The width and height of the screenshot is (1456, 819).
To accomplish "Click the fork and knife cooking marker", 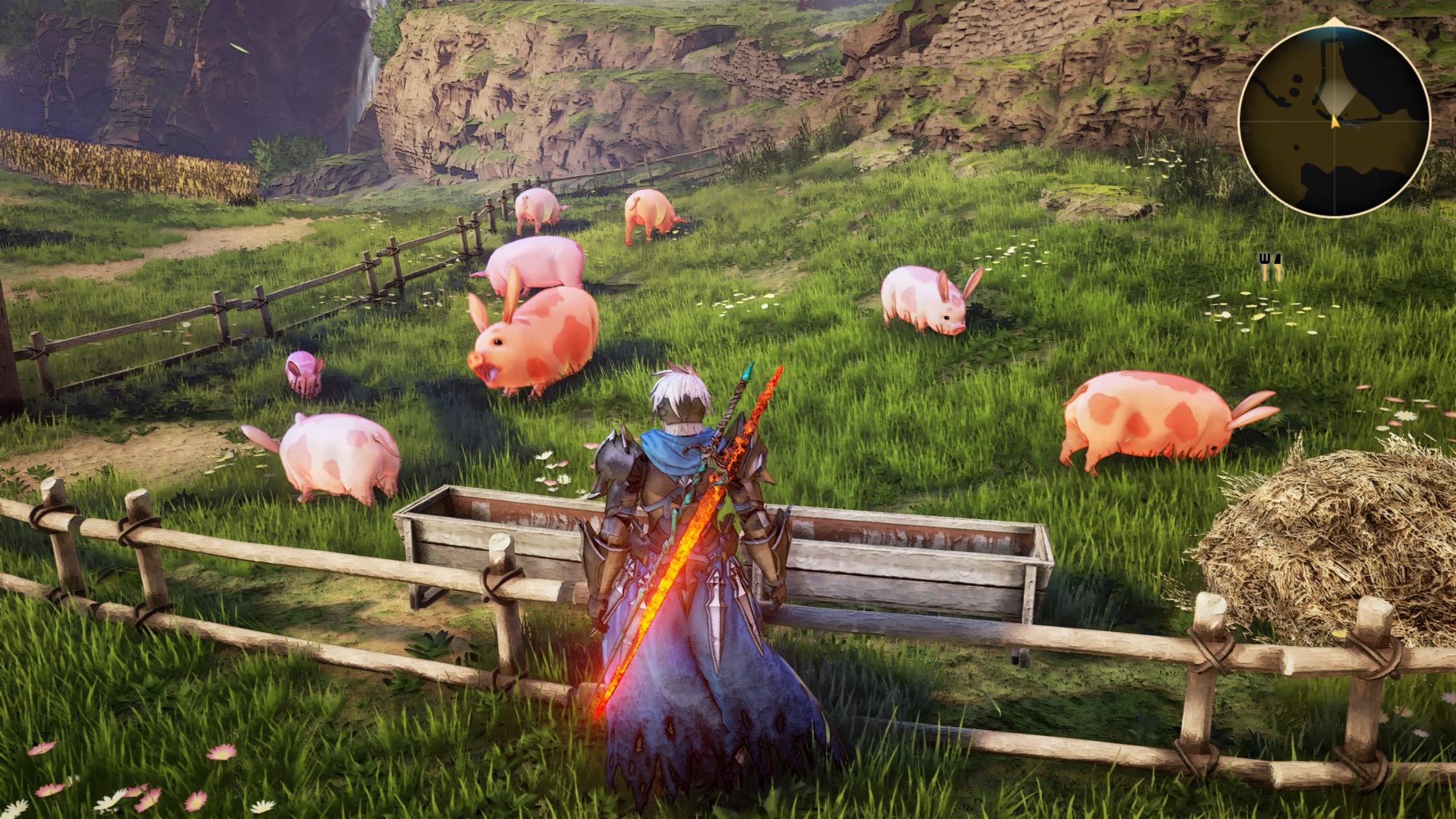I will 1270,266.
